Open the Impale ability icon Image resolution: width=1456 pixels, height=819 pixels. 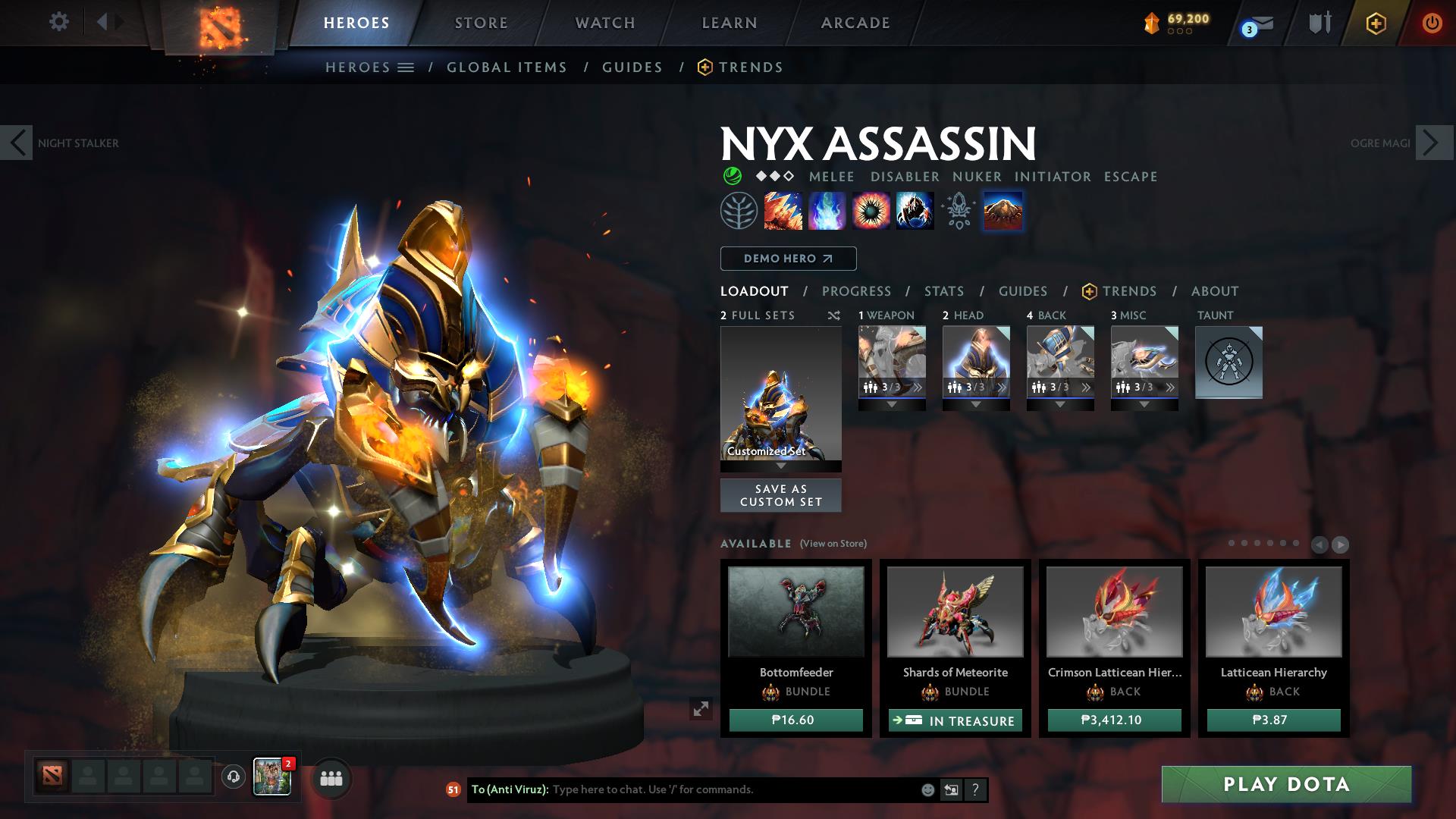781,212
